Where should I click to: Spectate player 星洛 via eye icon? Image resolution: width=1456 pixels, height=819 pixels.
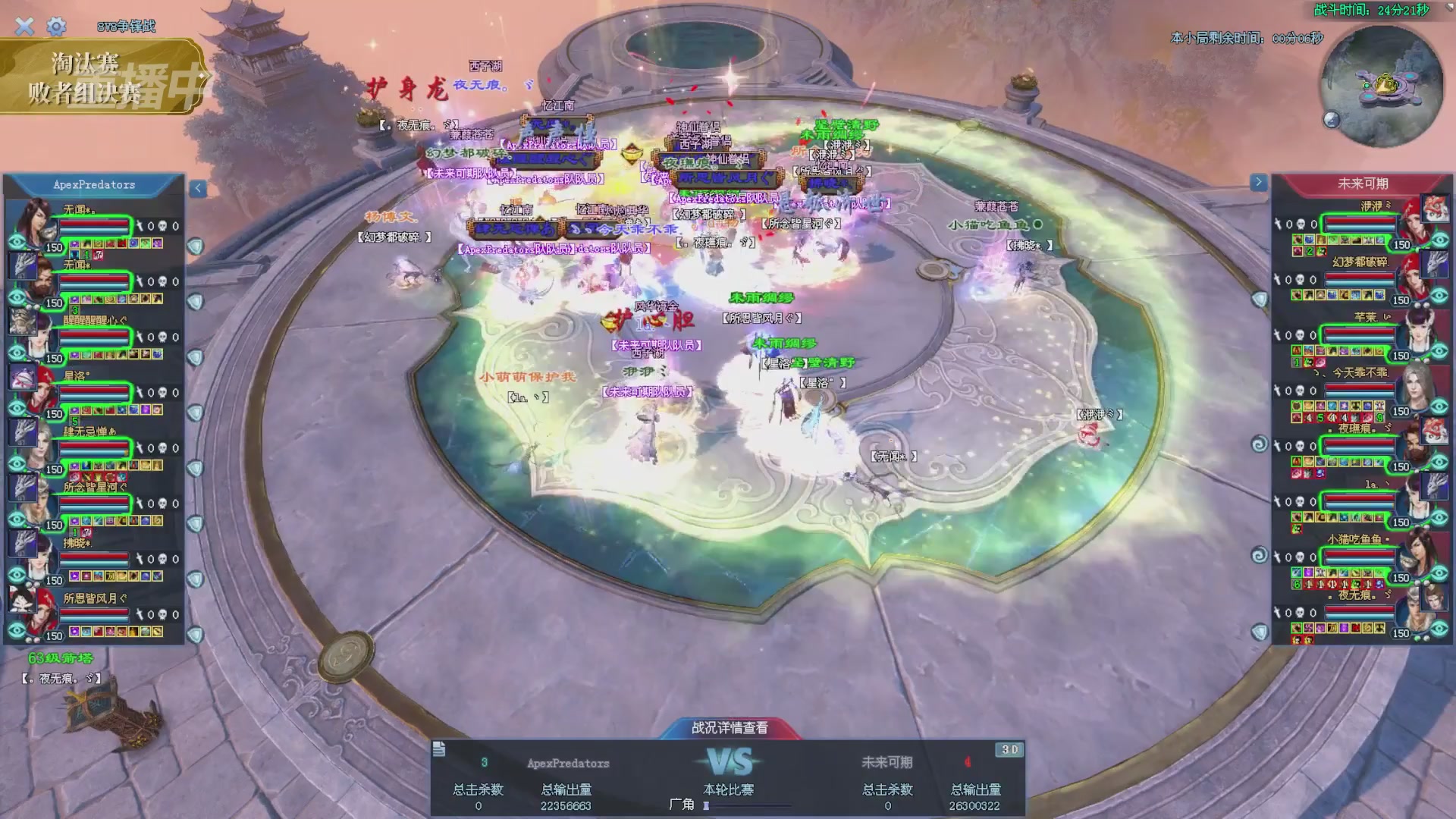tap(17, 409)
